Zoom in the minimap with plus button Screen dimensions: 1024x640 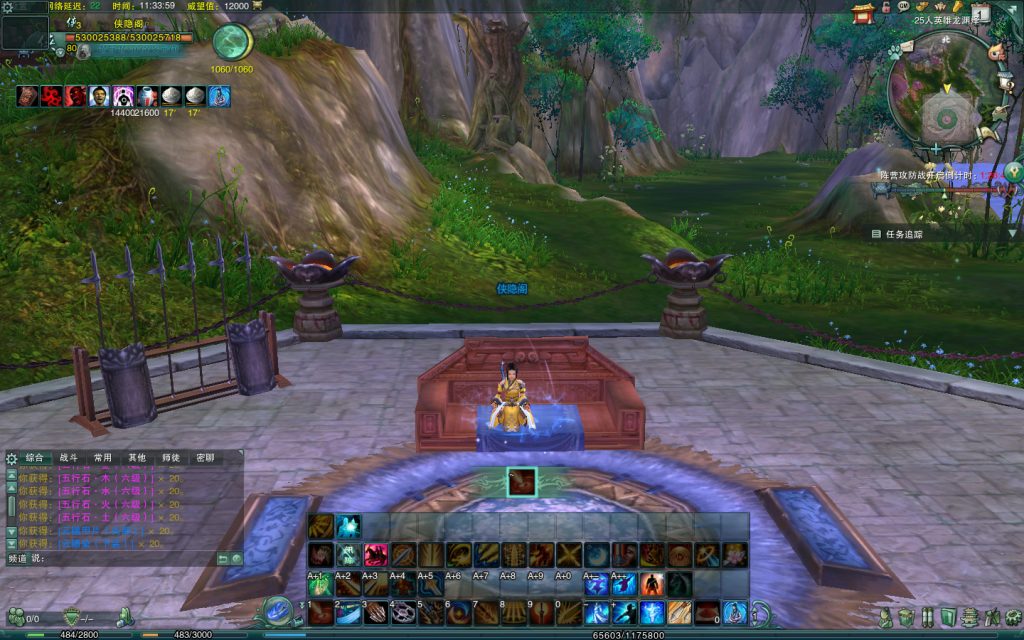pos(934,149)
